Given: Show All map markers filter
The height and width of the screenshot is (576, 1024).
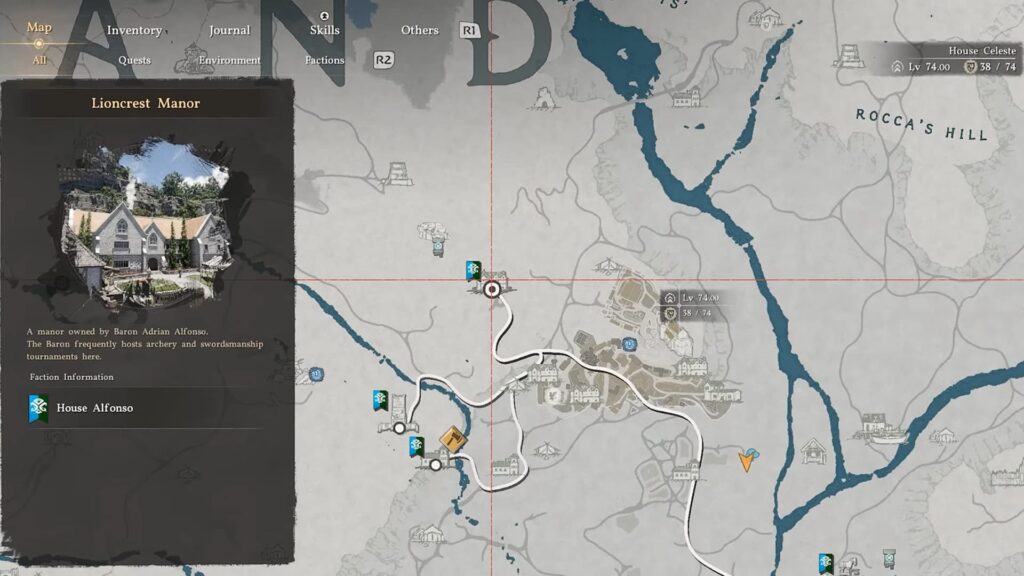Looking at the screenshot, I should (x=39, y=60).
